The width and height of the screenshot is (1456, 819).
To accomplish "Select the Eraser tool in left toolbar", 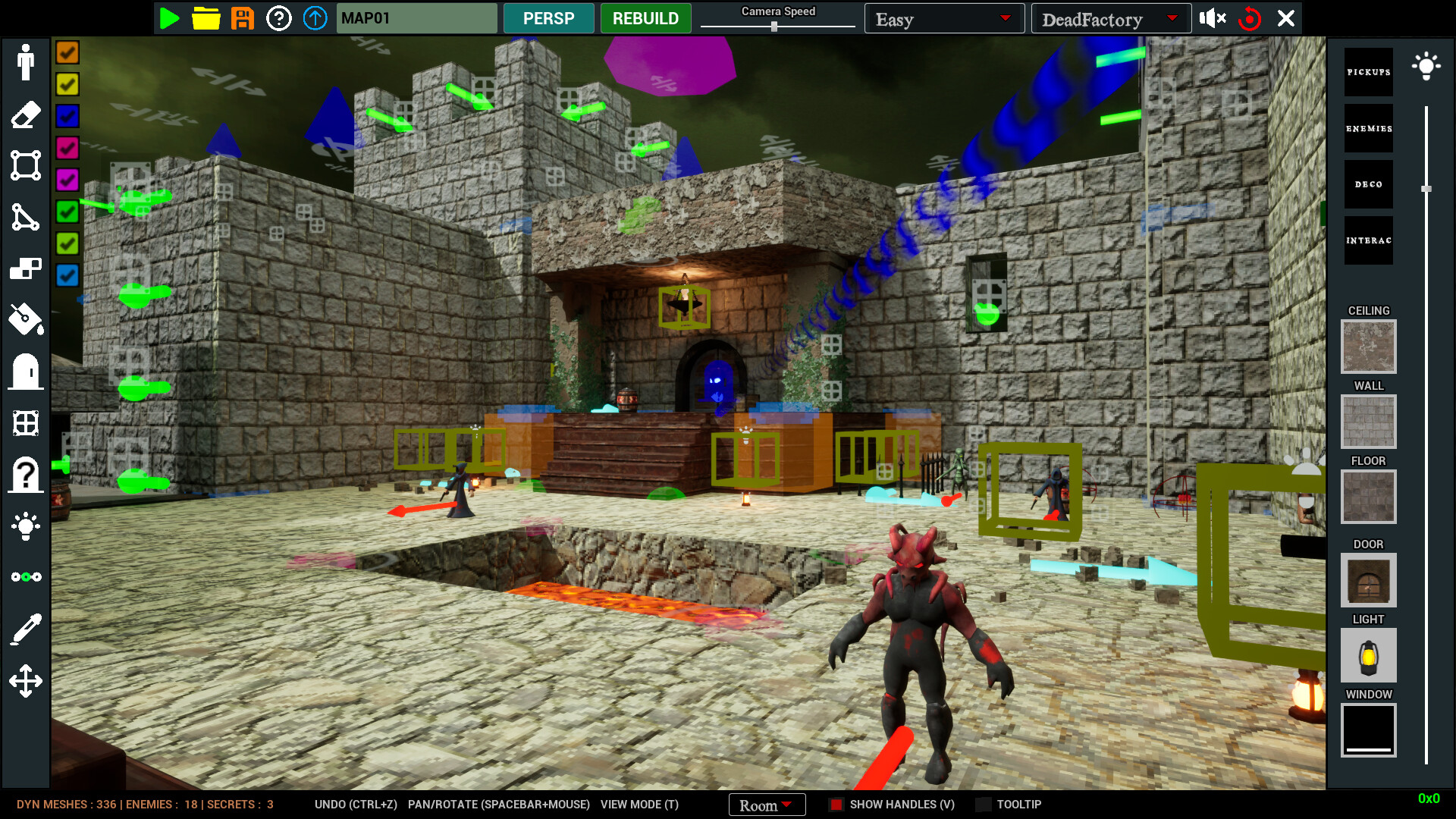I will pyautogui.click(x=25, y=115).
